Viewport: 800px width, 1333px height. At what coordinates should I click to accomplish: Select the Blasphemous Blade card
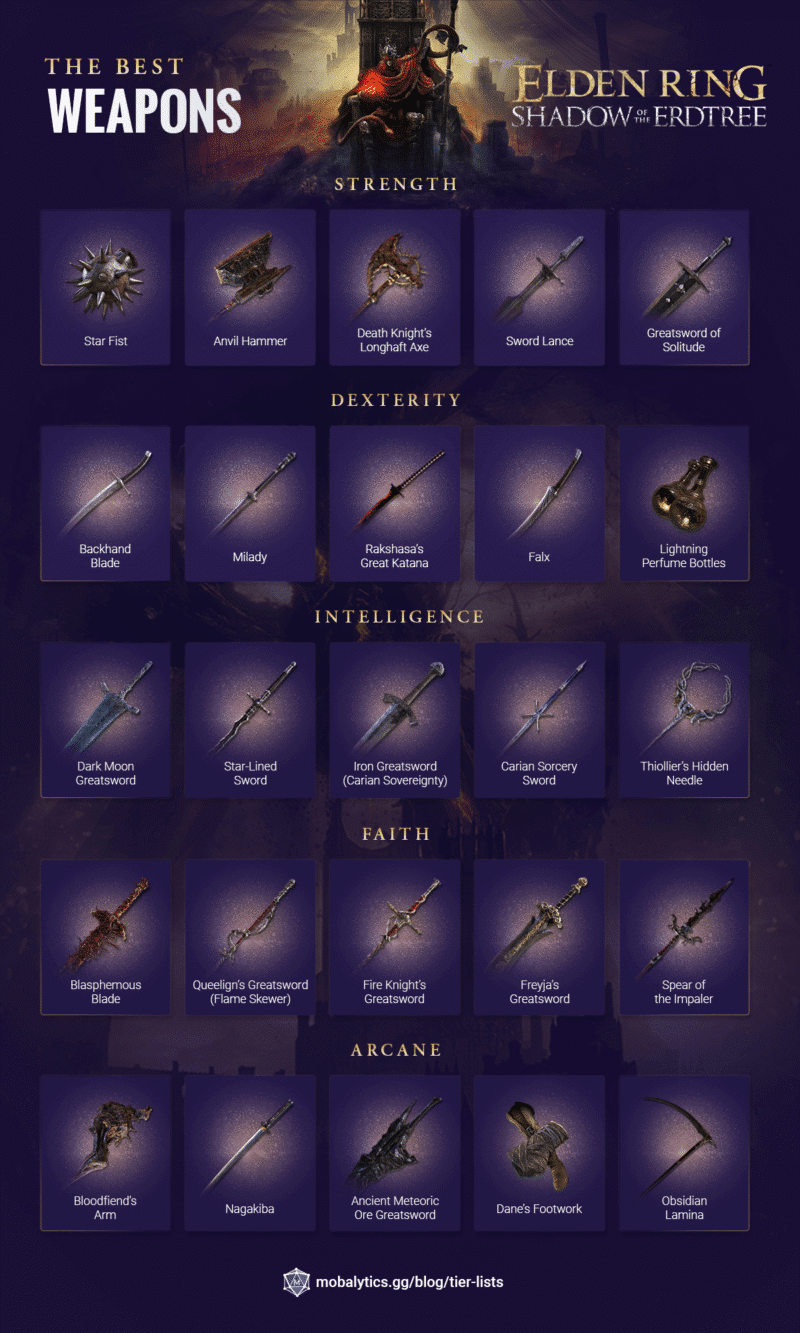click(105, 937)
